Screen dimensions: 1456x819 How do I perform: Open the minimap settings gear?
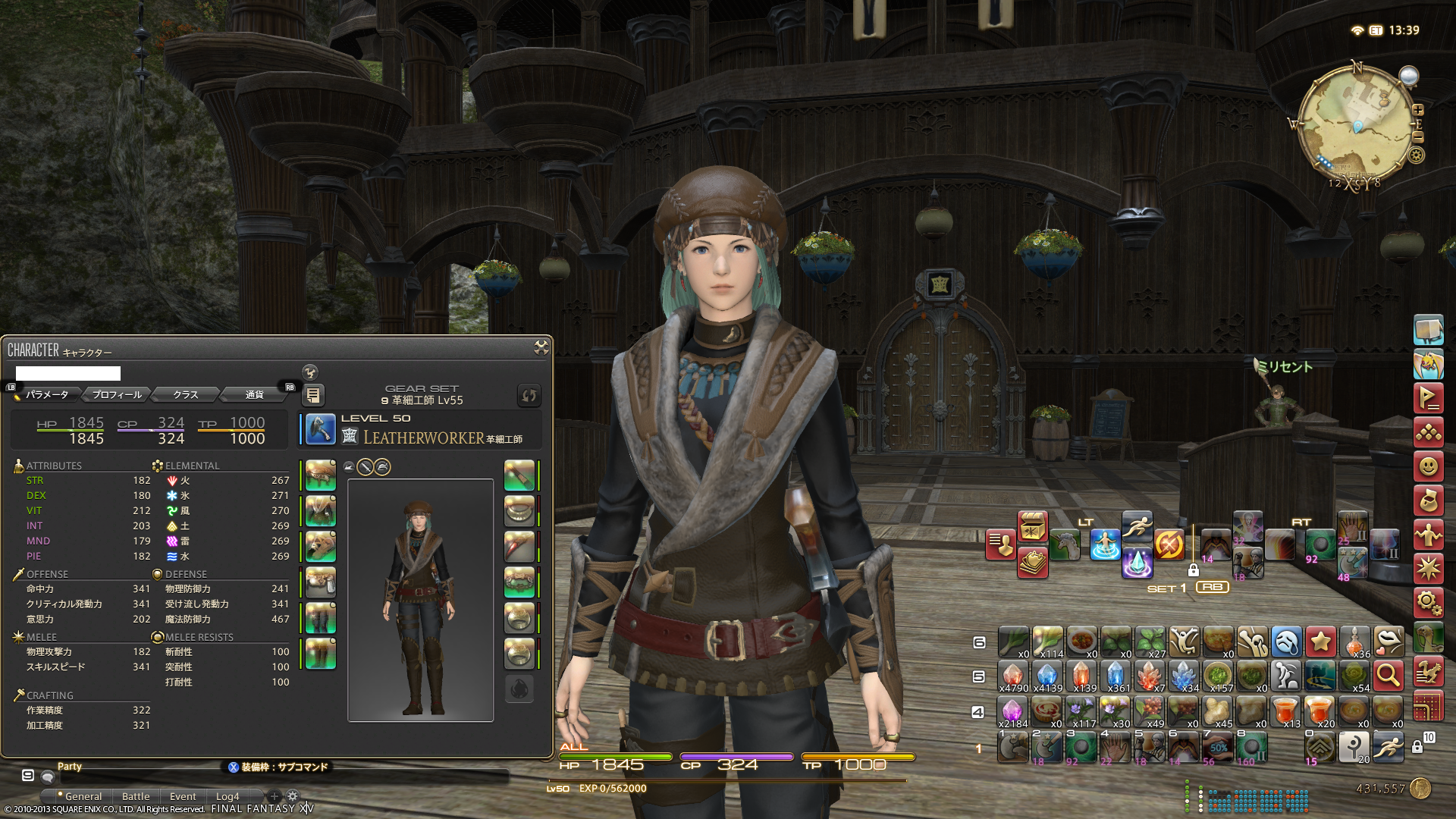[x=1417, y=155]
